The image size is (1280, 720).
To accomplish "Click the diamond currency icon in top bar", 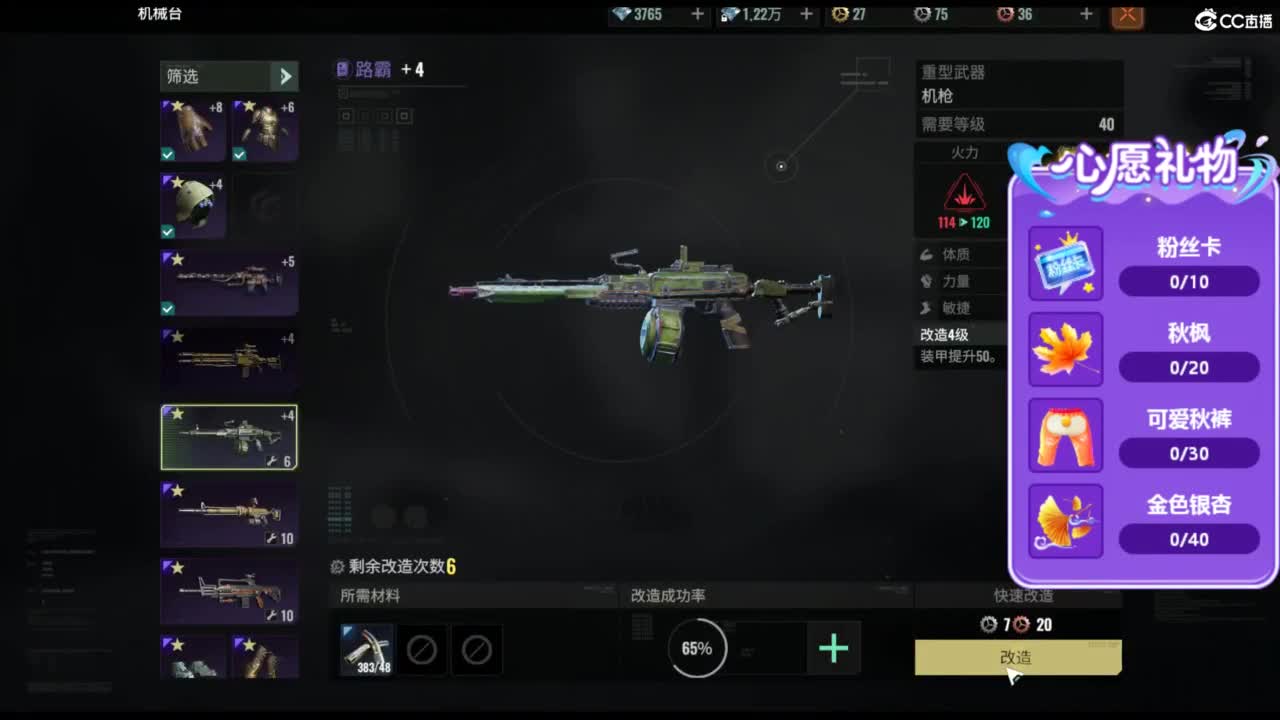I will pyautogui.click(x=622, y=15).
